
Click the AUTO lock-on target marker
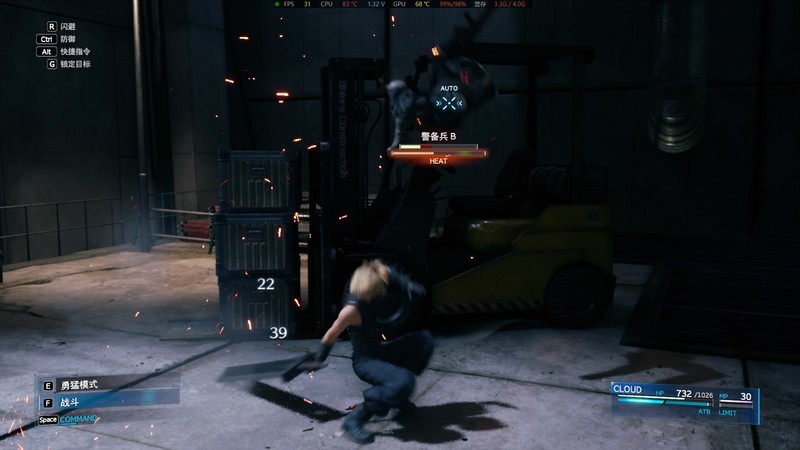450,102
